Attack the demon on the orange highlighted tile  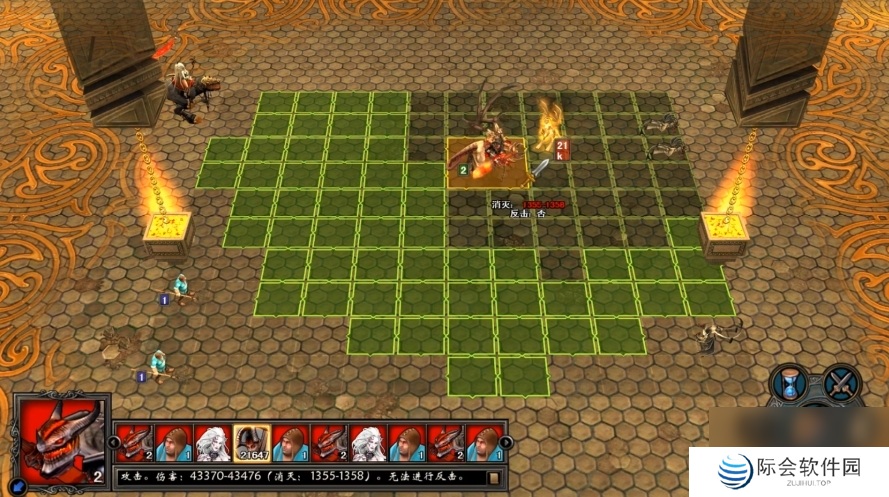(489, 160)
